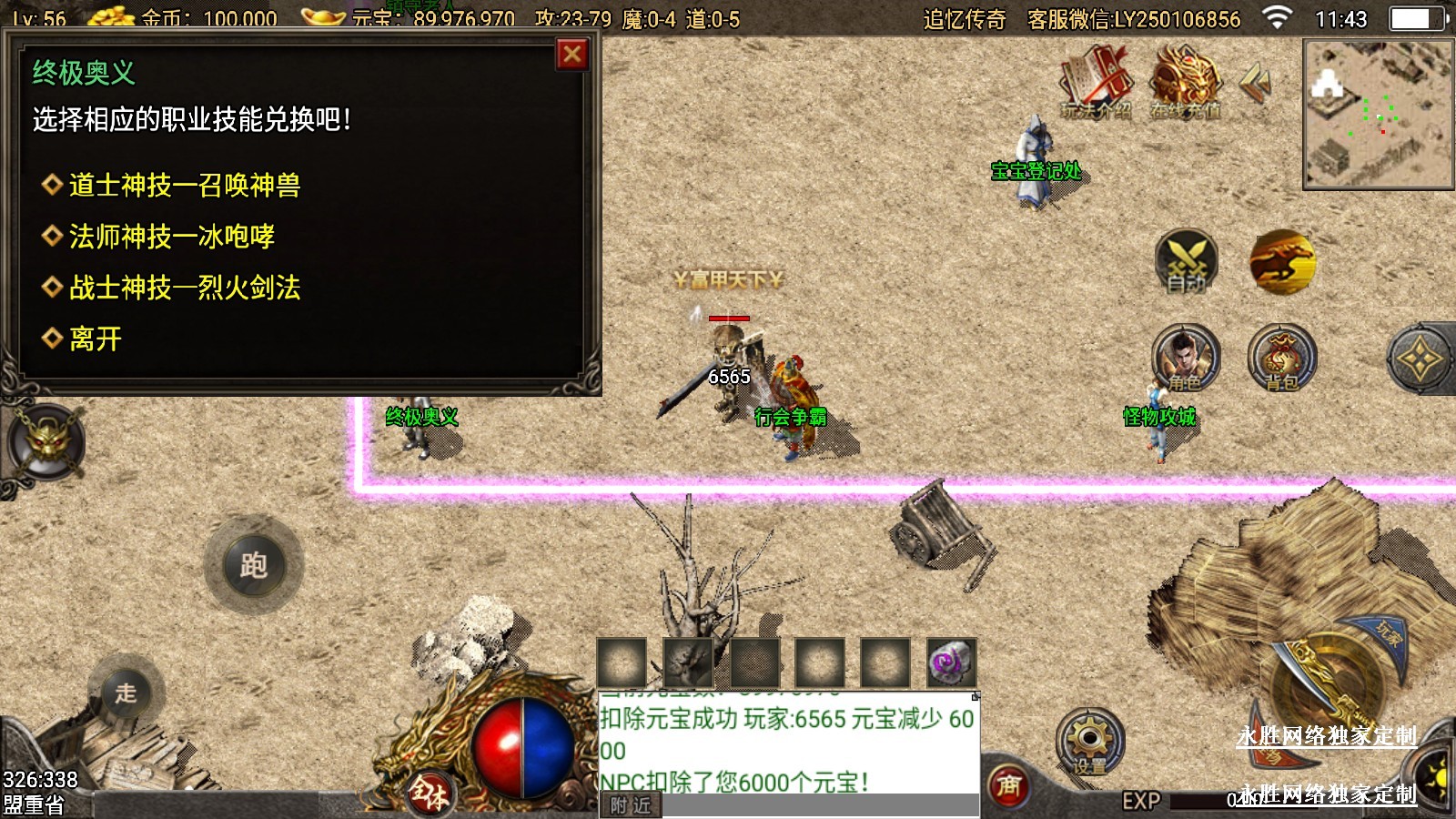The image size is (1456, 819).
Task: Tap the 全体 attack mode button
Action: pyautogui.click(x=429, y=792)
